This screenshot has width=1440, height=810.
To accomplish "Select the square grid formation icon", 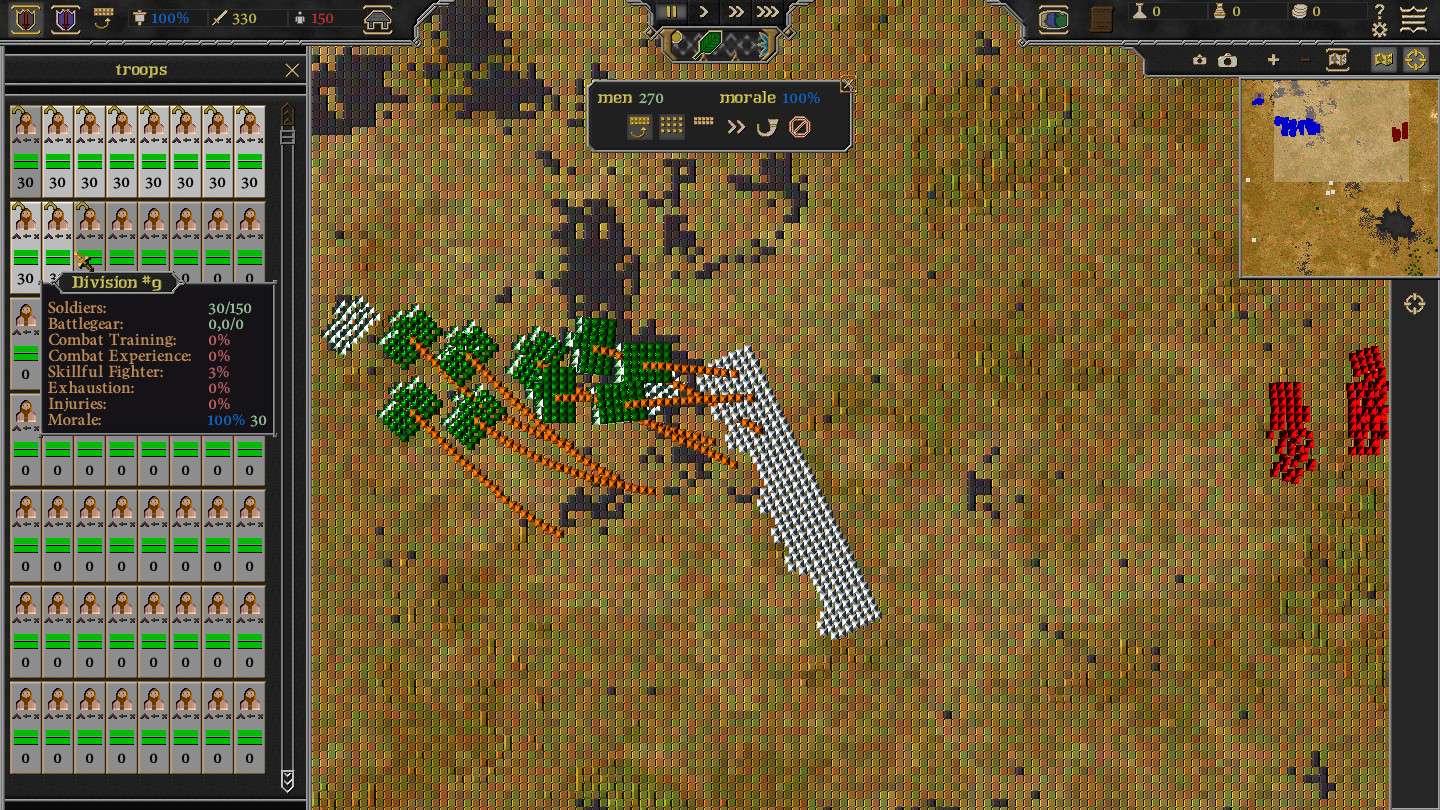I will 671,127.
